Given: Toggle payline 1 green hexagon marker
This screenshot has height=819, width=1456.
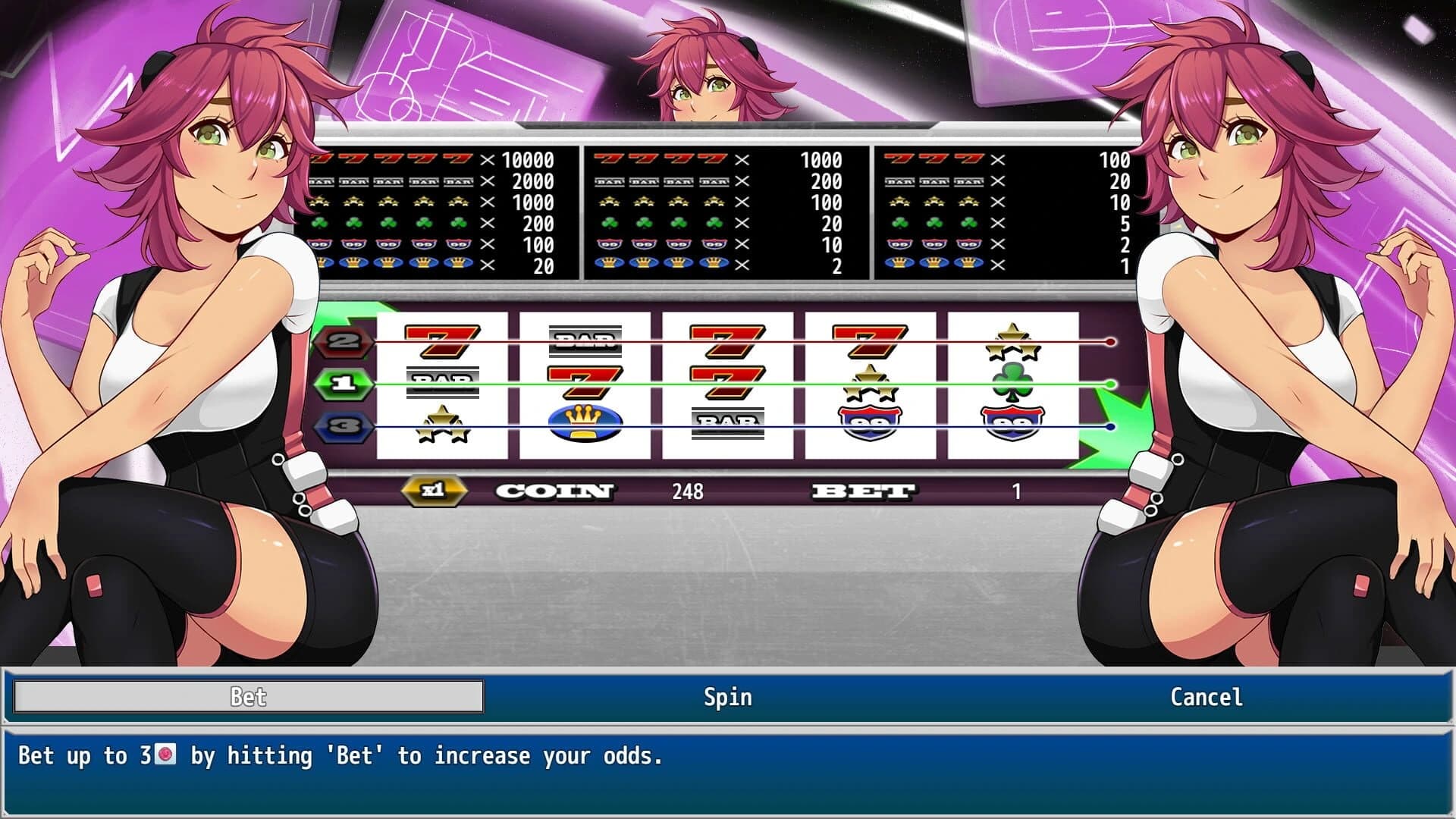Looking at the screenshot, I should tap(345, 385).
